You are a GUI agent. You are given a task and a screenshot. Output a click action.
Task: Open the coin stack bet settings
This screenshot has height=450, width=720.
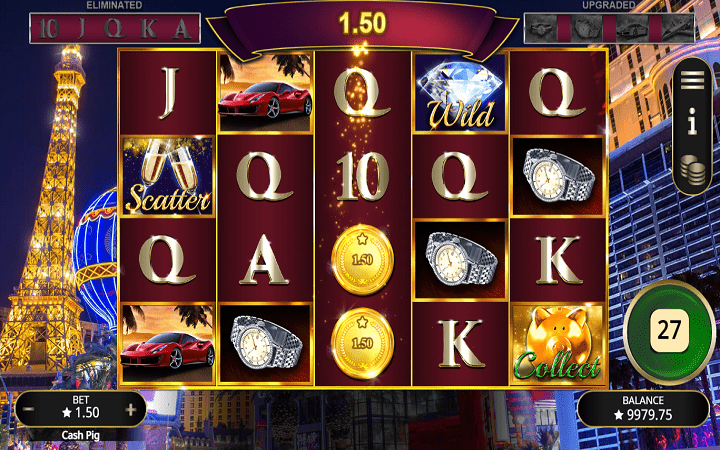[x=692, y=172]
